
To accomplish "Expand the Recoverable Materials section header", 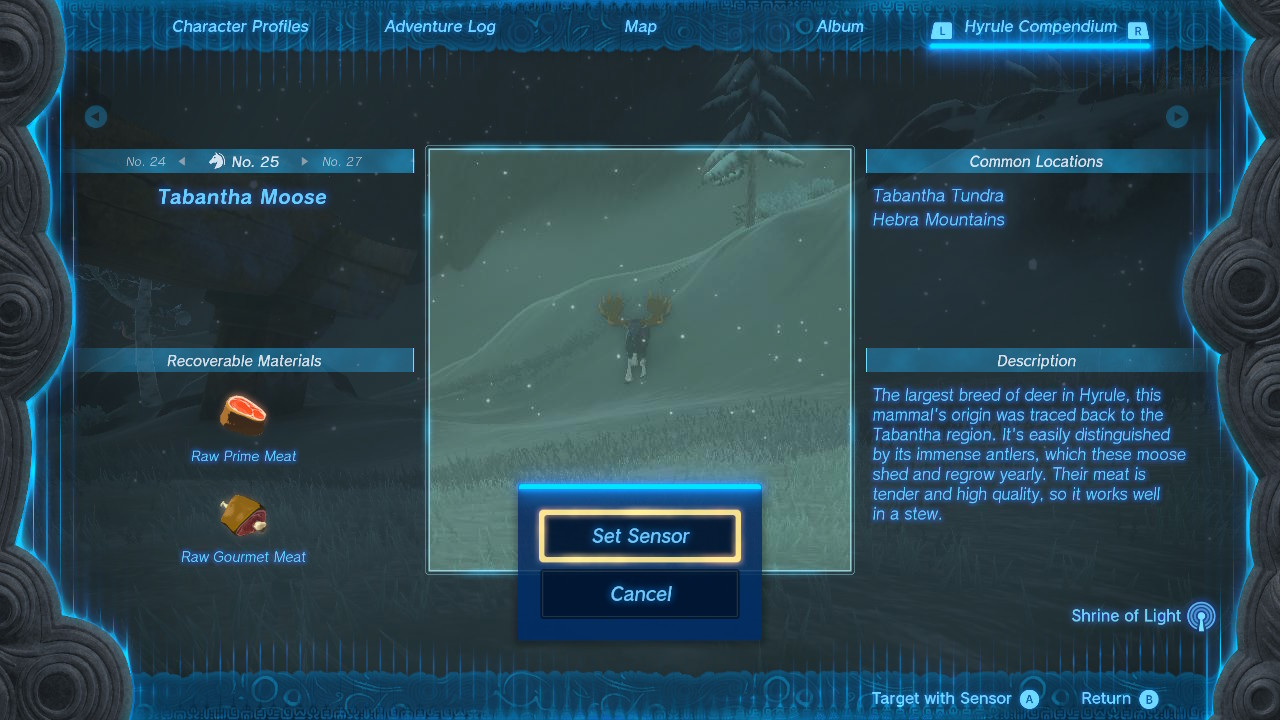I will click(243, 361).
